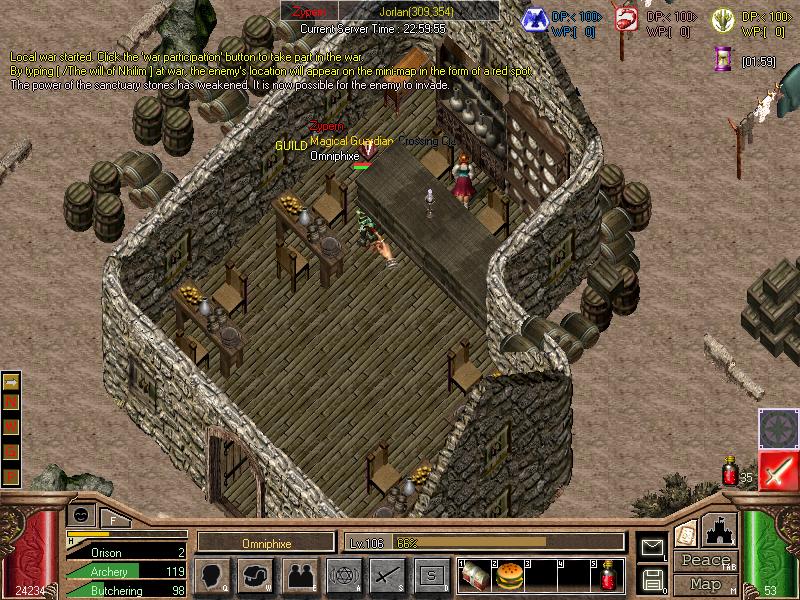The image size is (800, 600).
Task: Select the hamburger in quick slot 2
Action: click(508, 576)
